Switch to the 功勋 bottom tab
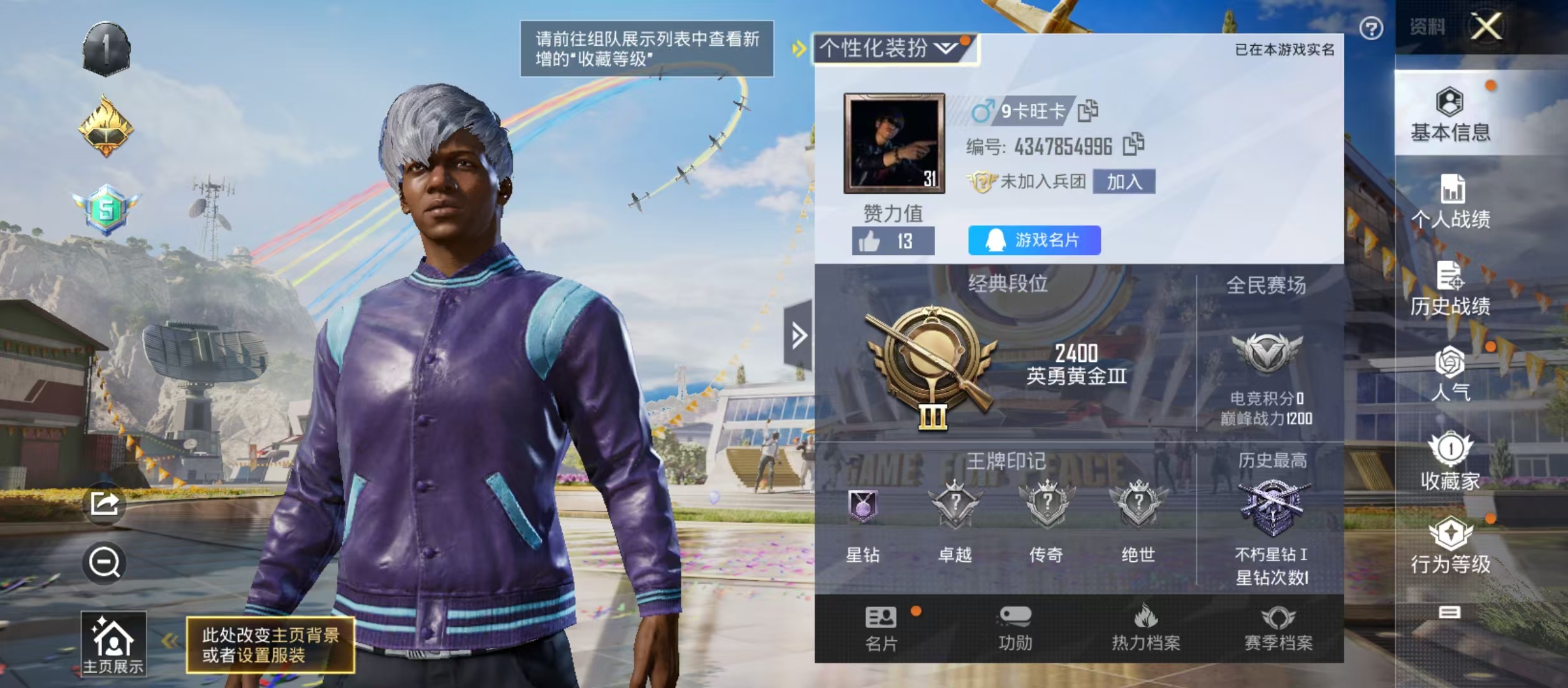Image resolution: width=1568 pixels, height=688 pixels. pos(1015,629)
